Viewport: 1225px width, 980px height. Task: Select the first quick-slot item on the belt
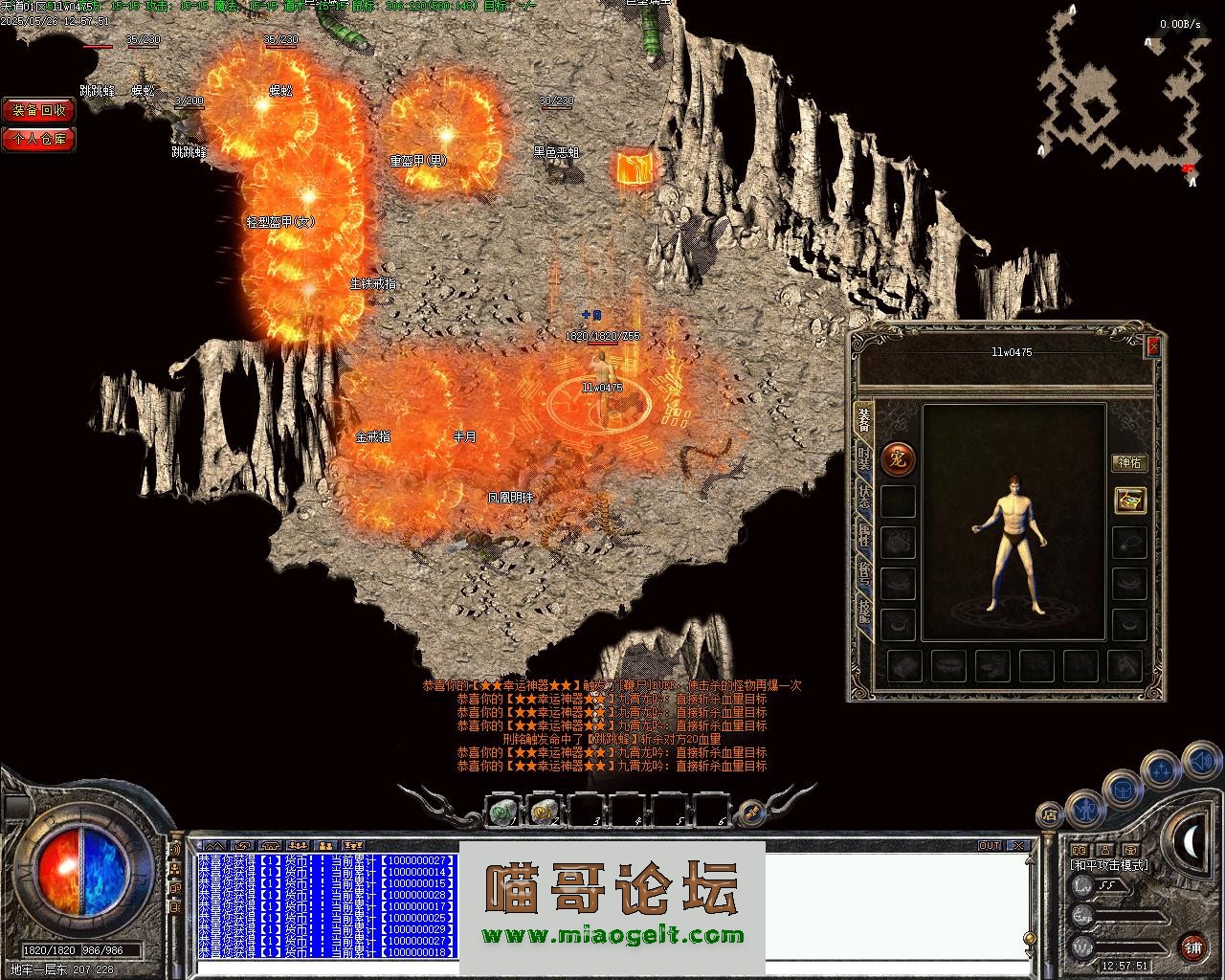501,813
